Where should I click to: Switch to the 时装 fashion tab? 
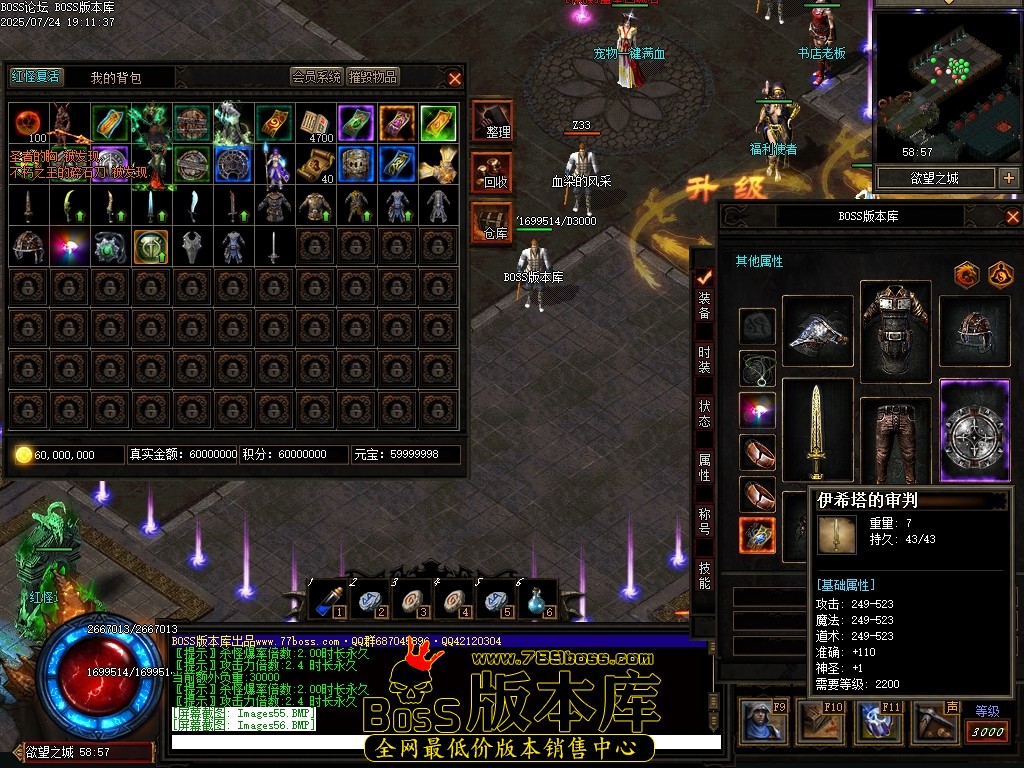[x=704, y=359]
